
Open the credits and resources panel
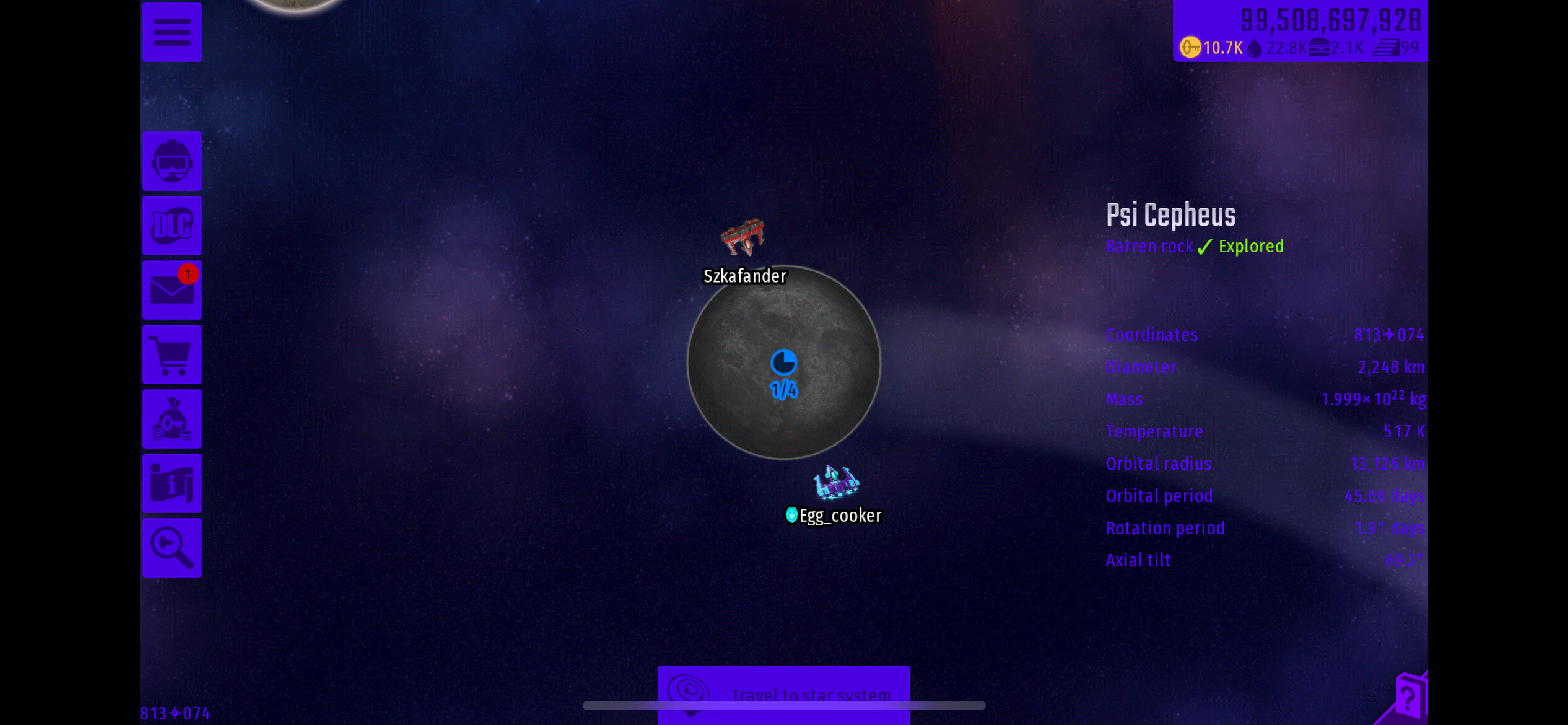tap(1300, 31)
